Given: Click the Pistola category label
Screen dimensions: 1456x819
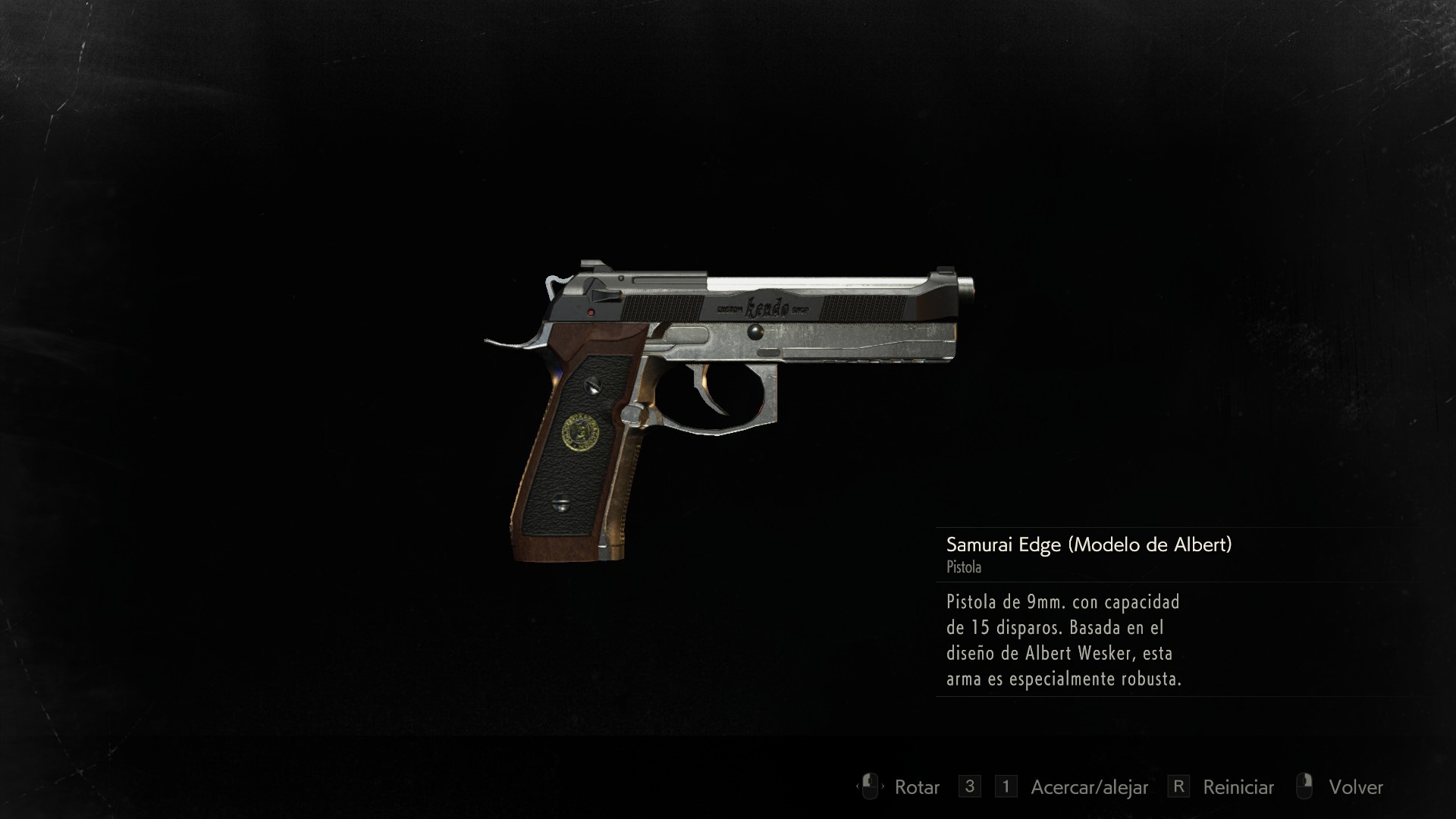Looking at the screenshot, I should click(x=963, y=568).
